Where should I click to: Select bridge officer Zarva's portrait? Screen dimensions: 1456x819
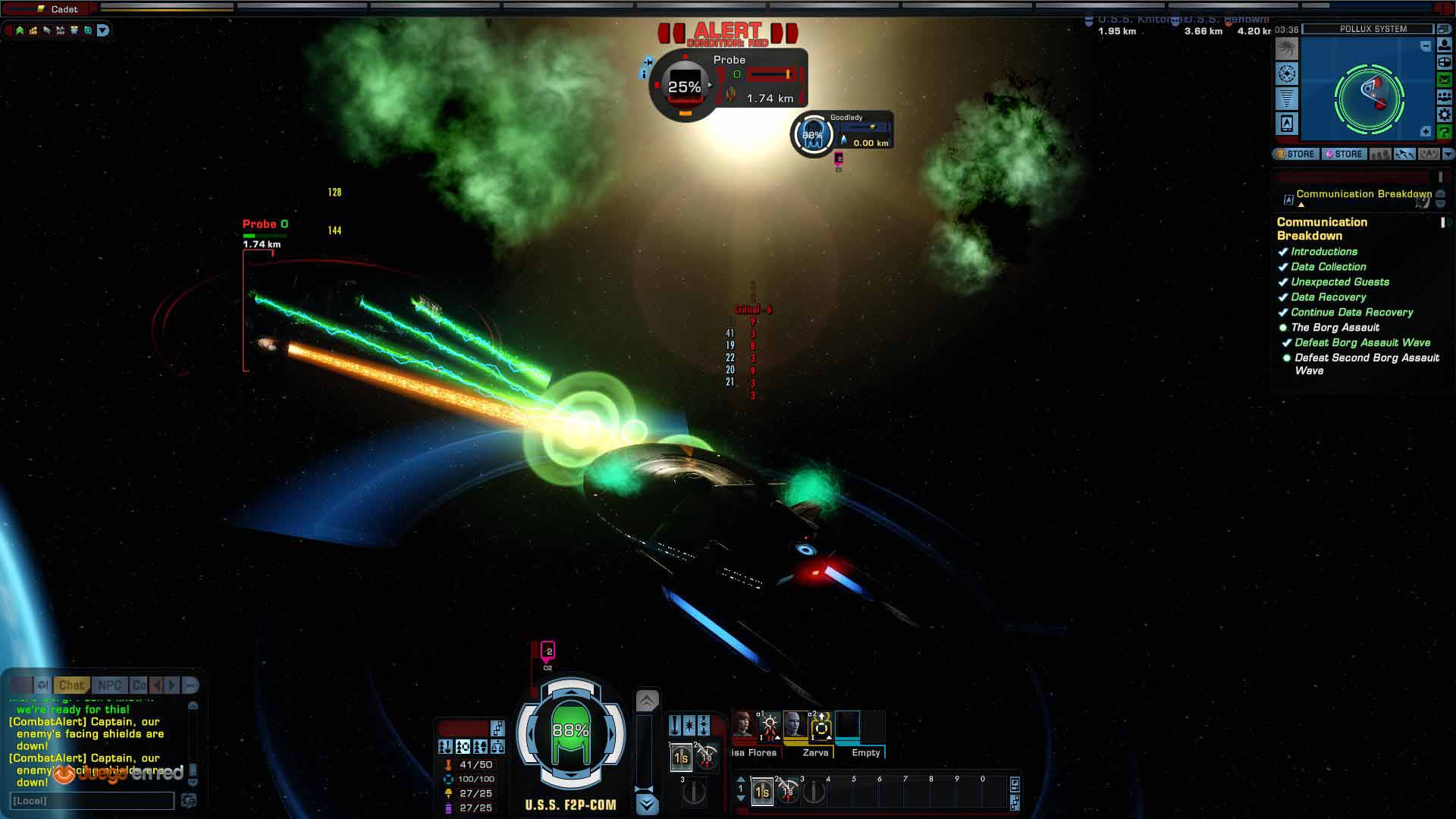pyautogui.click(x=795, y=724)
